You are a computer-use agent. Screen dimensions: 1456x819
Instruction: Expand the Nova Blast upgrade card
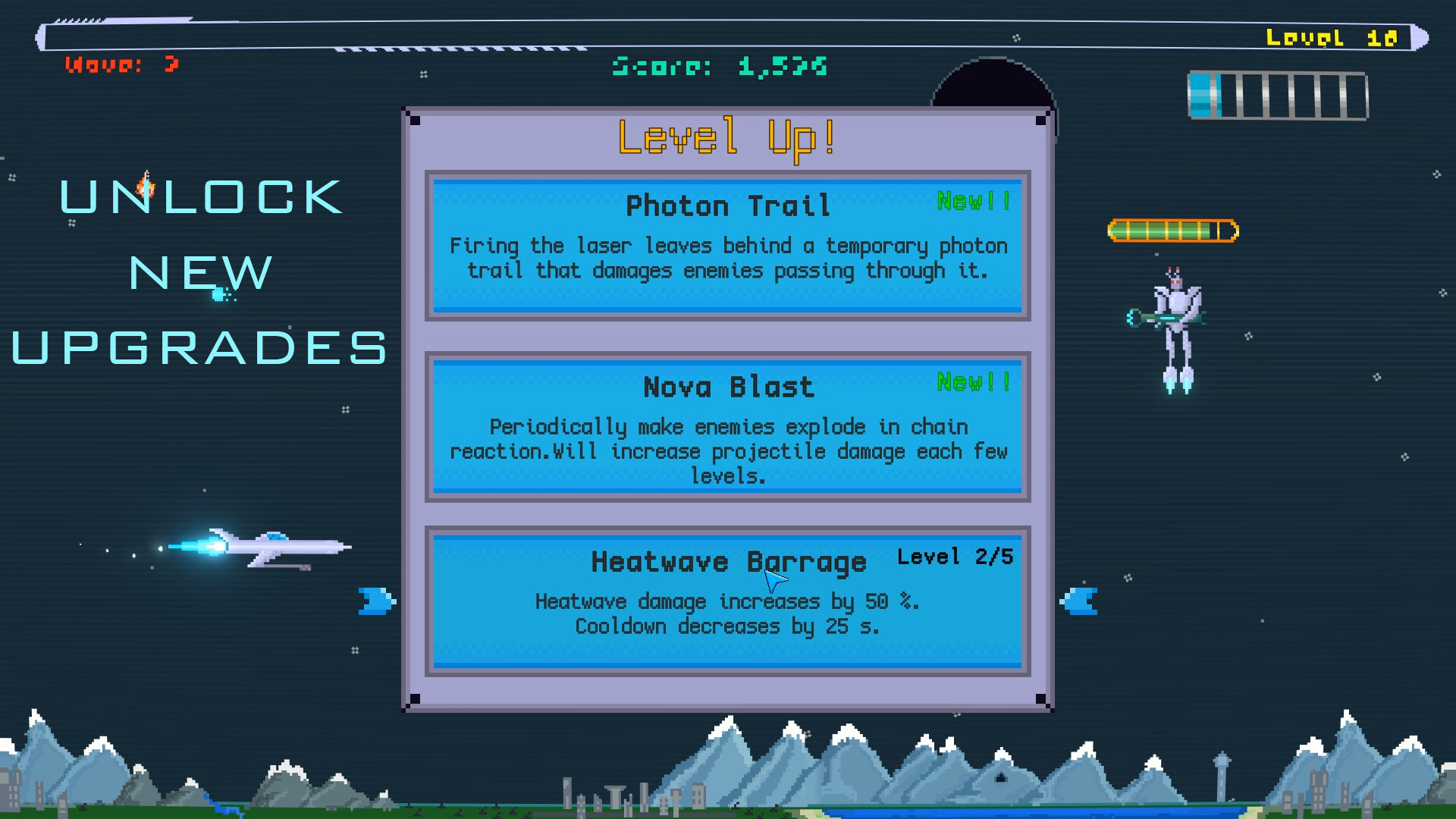[x=726, y=428]
